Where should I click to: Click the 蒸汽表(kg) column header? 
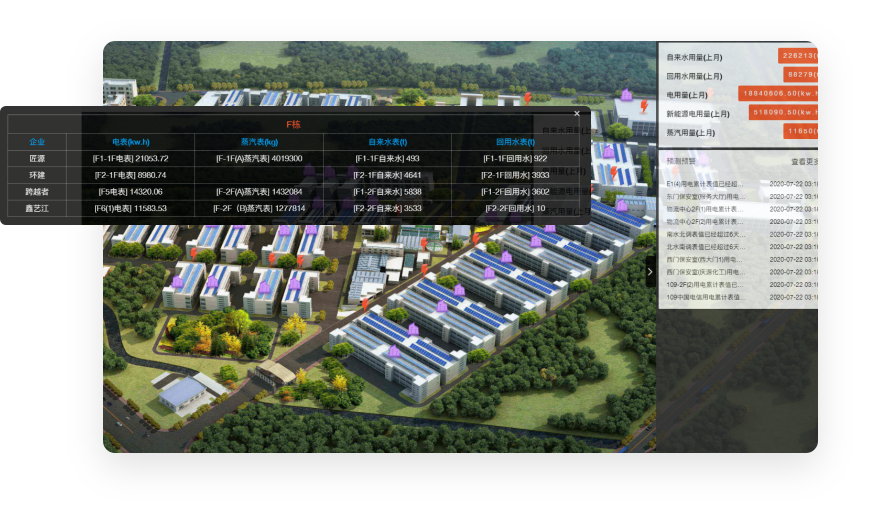(259, 142)
